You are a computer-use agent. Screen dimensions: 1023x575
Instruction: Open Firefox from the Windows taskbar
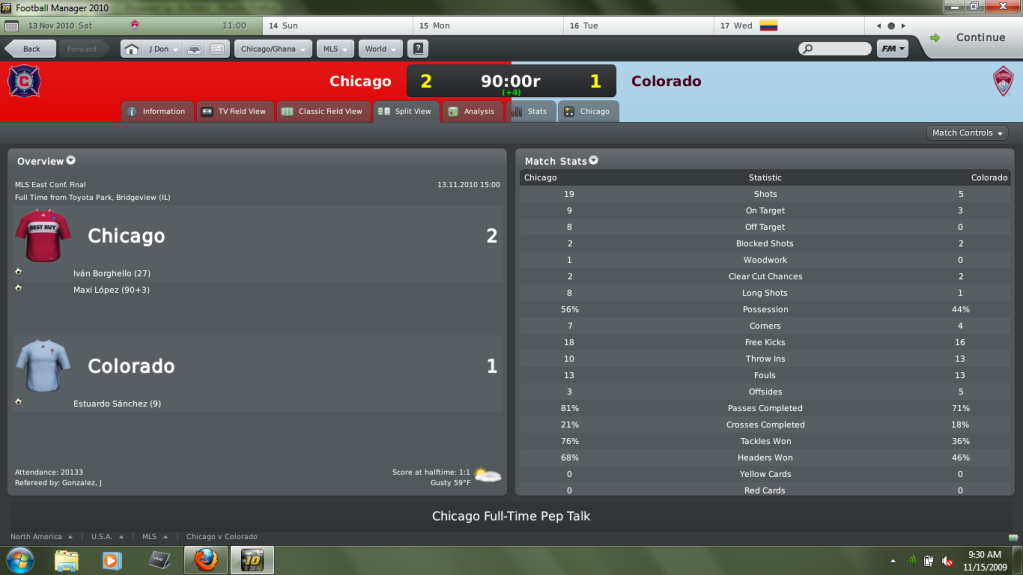click(x=205, y=559)
